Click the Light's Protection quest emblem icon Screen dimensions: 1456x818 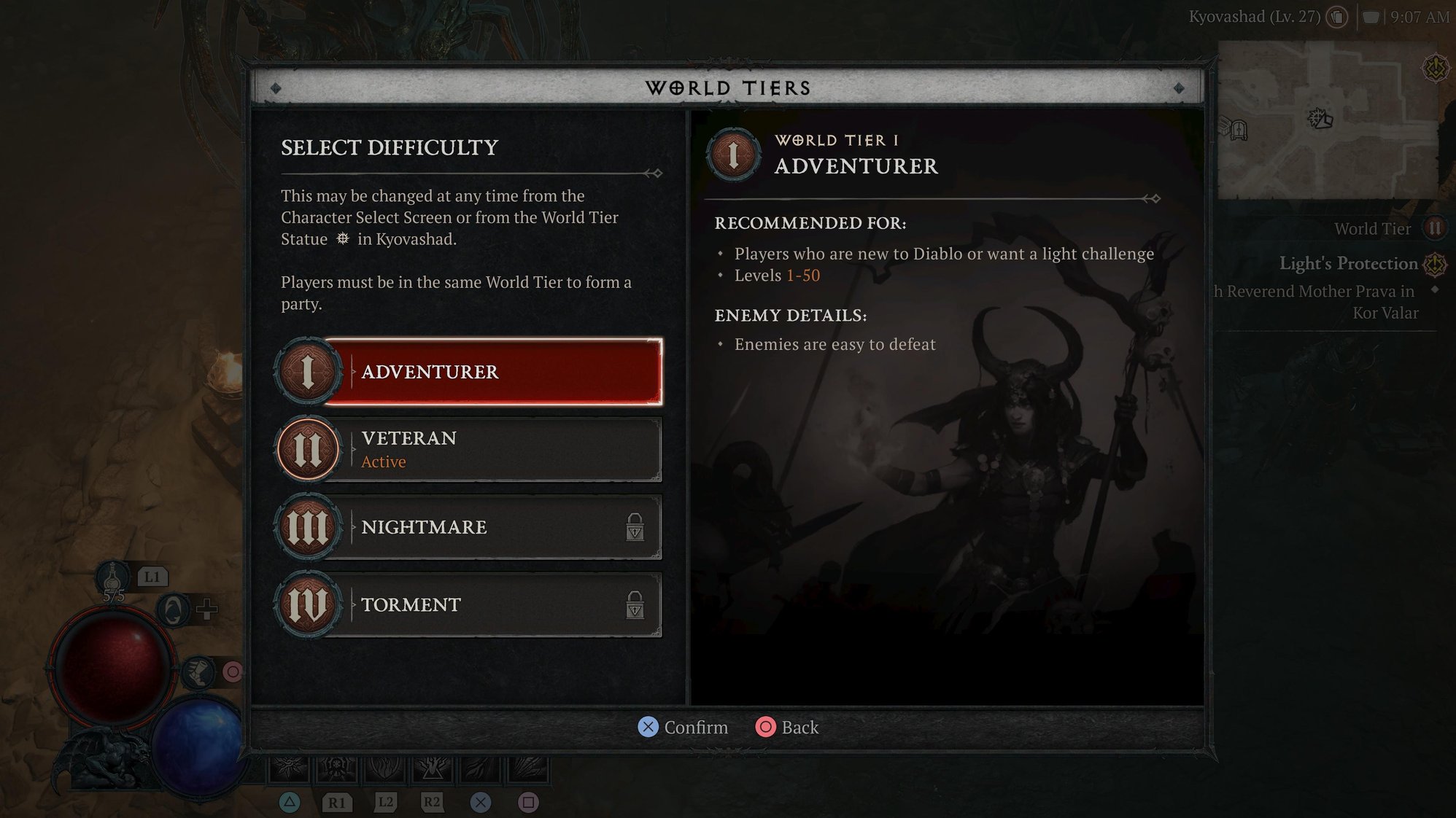coord(1435,265)
